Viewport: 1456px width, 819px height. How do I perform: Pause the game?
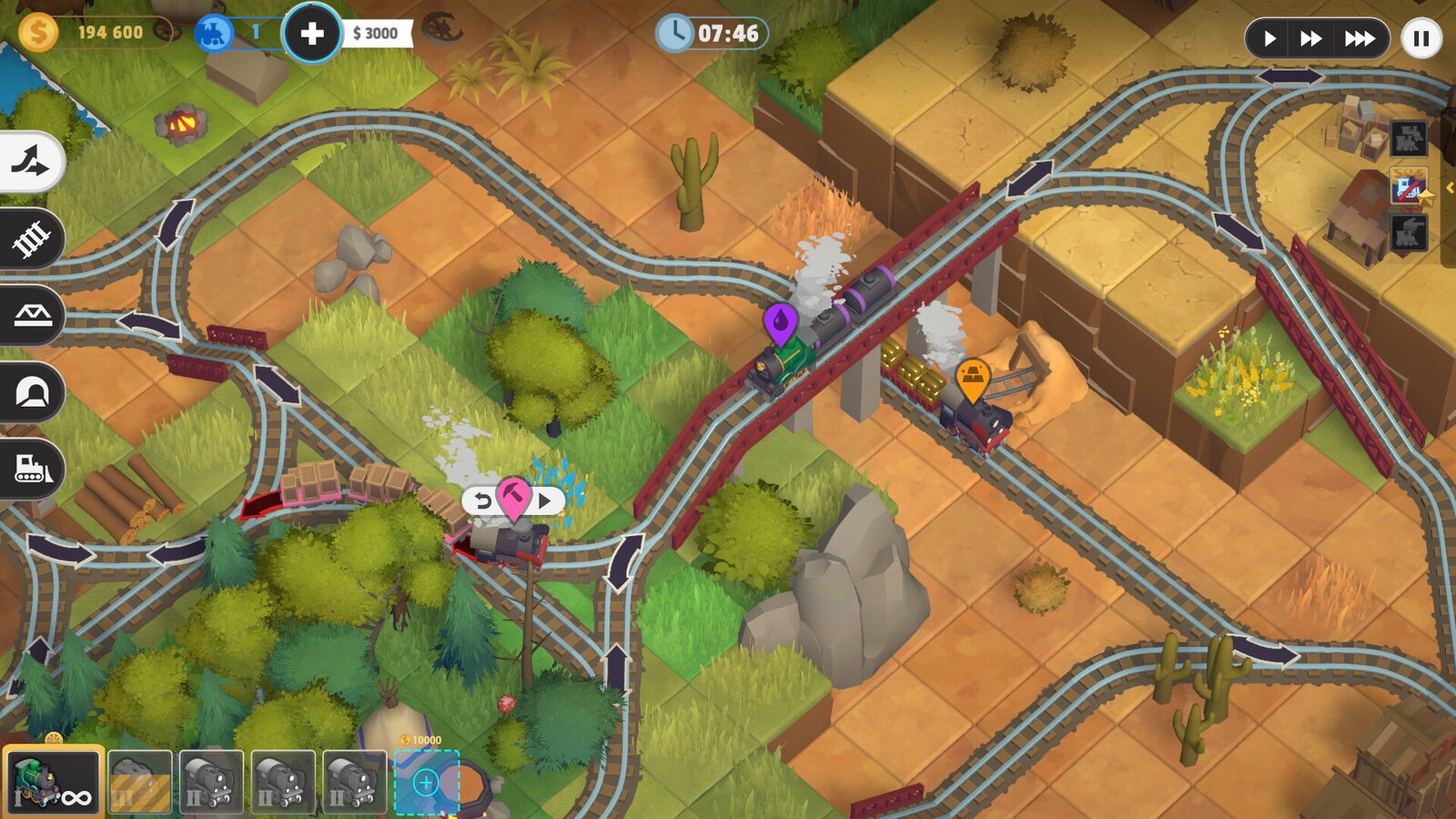click(x=1420, y=38)
